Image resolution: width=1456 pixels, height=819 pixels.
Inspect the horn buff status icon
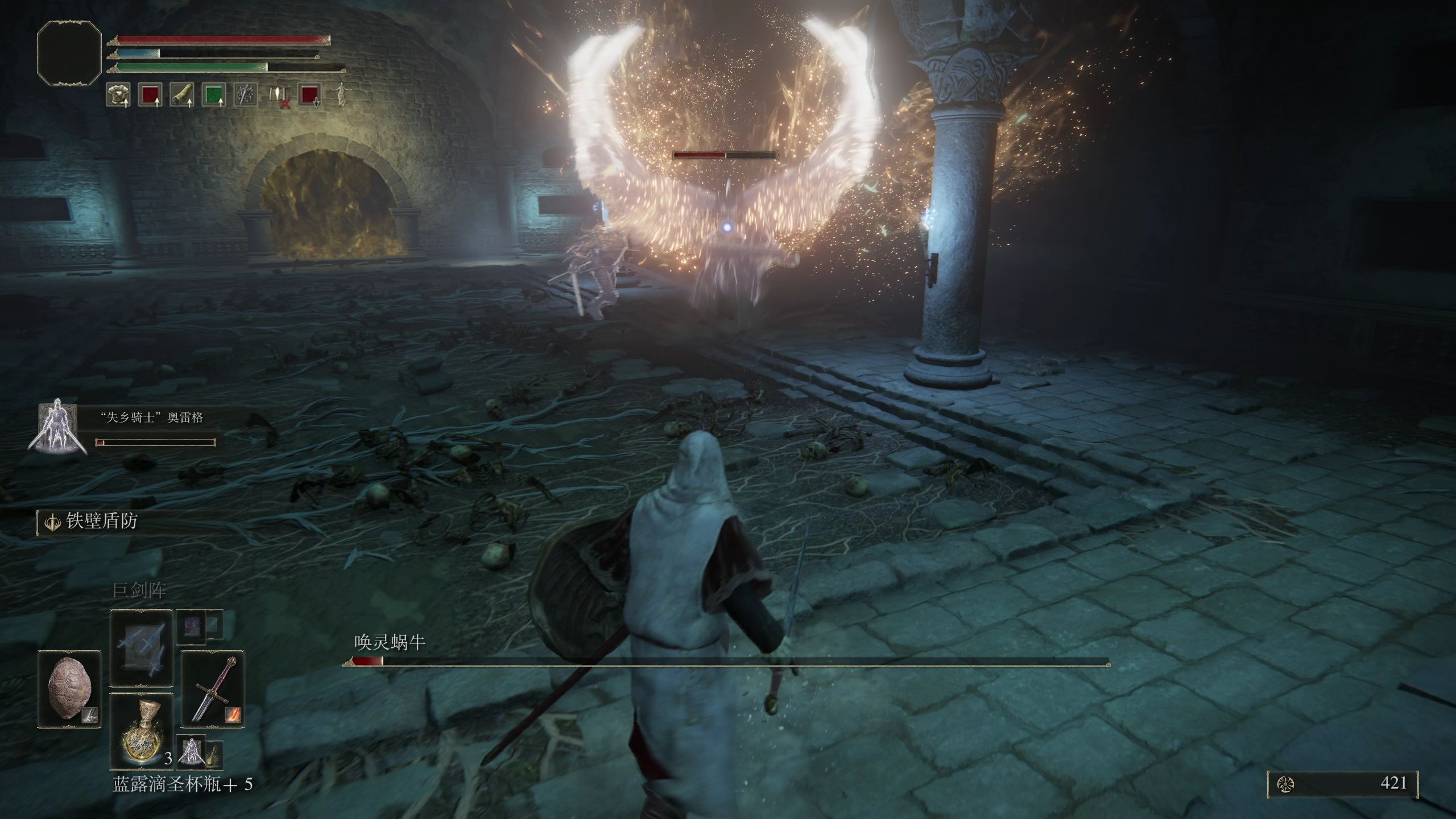click(x=182, y=95)
